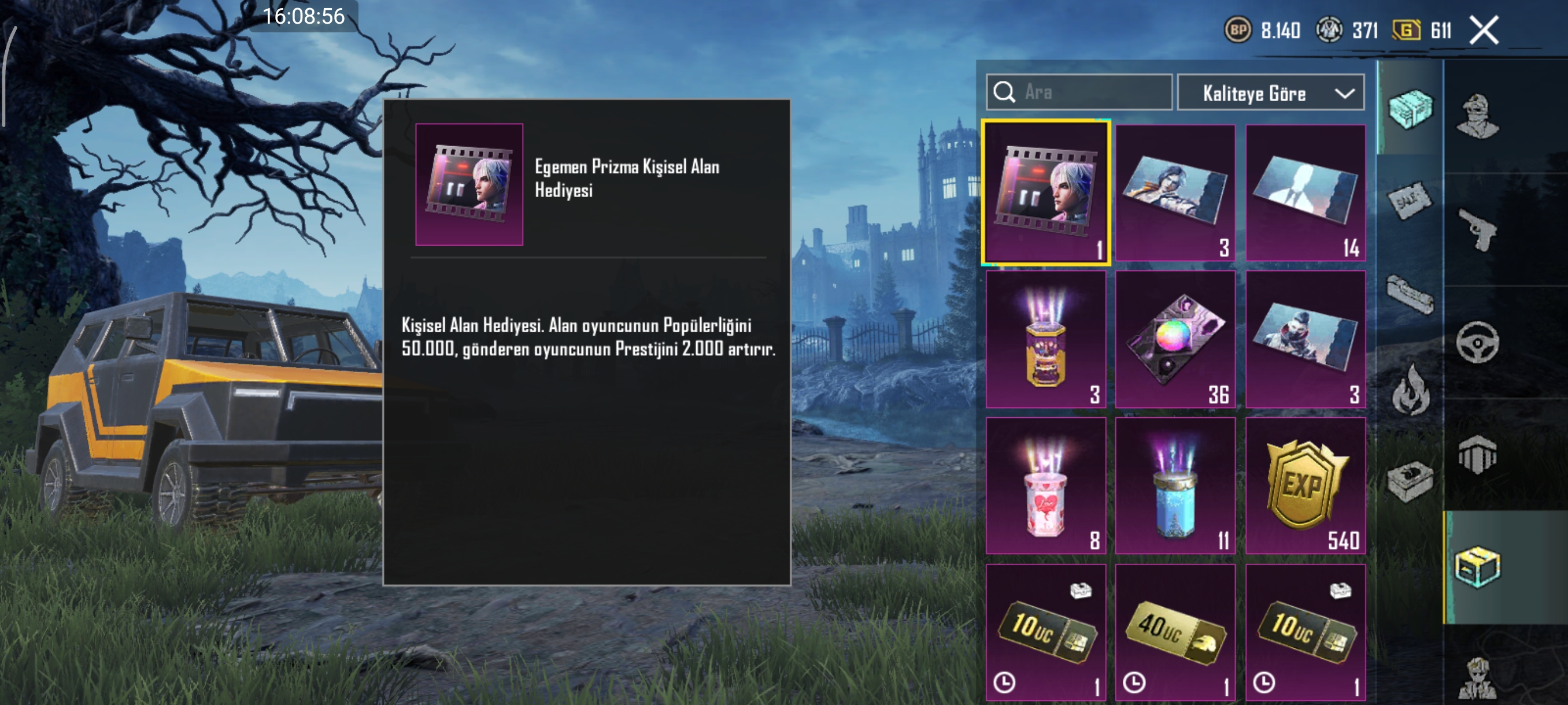Open the Kaliteye Göre sort dropdown

1271,93
